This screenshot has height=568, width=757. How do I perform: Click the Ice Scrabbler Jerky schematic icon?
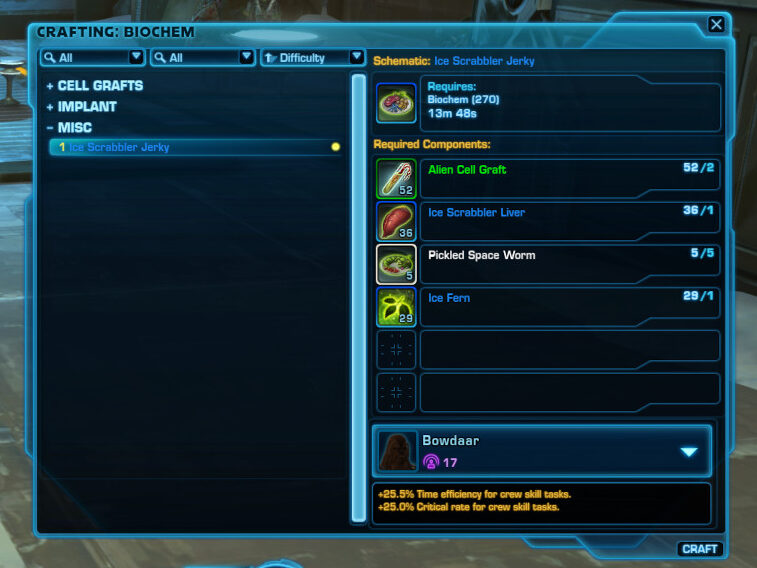point(396,104)
